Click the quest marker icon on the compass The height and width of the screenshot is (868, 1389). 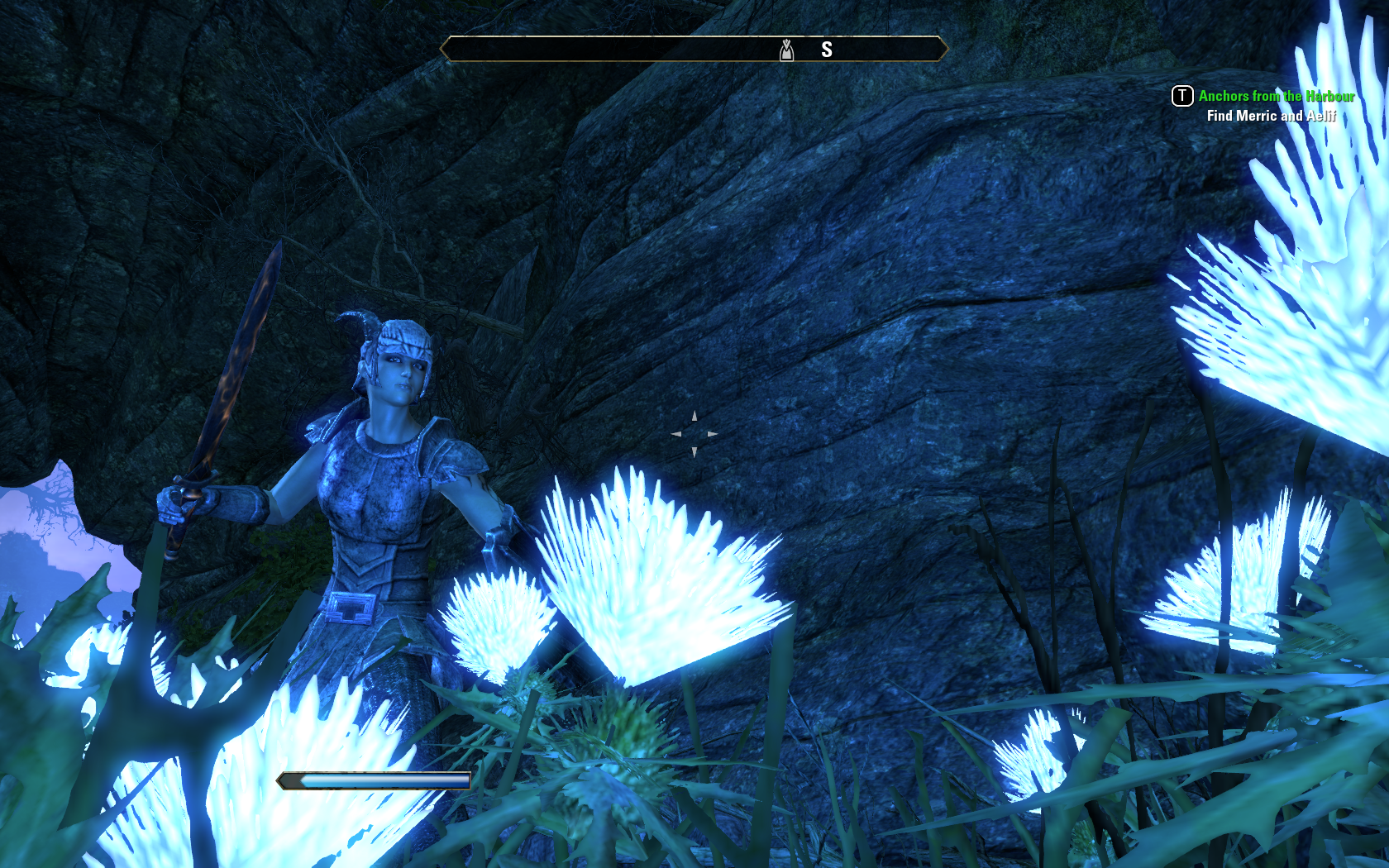pos(786,50)
